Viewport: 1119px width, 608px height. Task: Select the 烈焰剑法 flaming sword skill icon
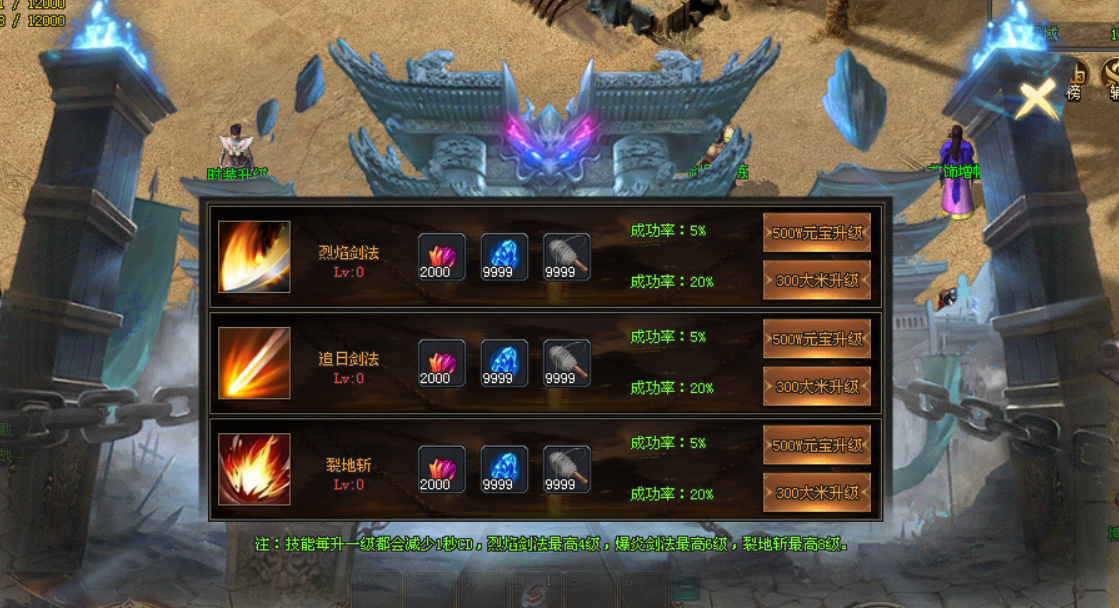point(254,257)
